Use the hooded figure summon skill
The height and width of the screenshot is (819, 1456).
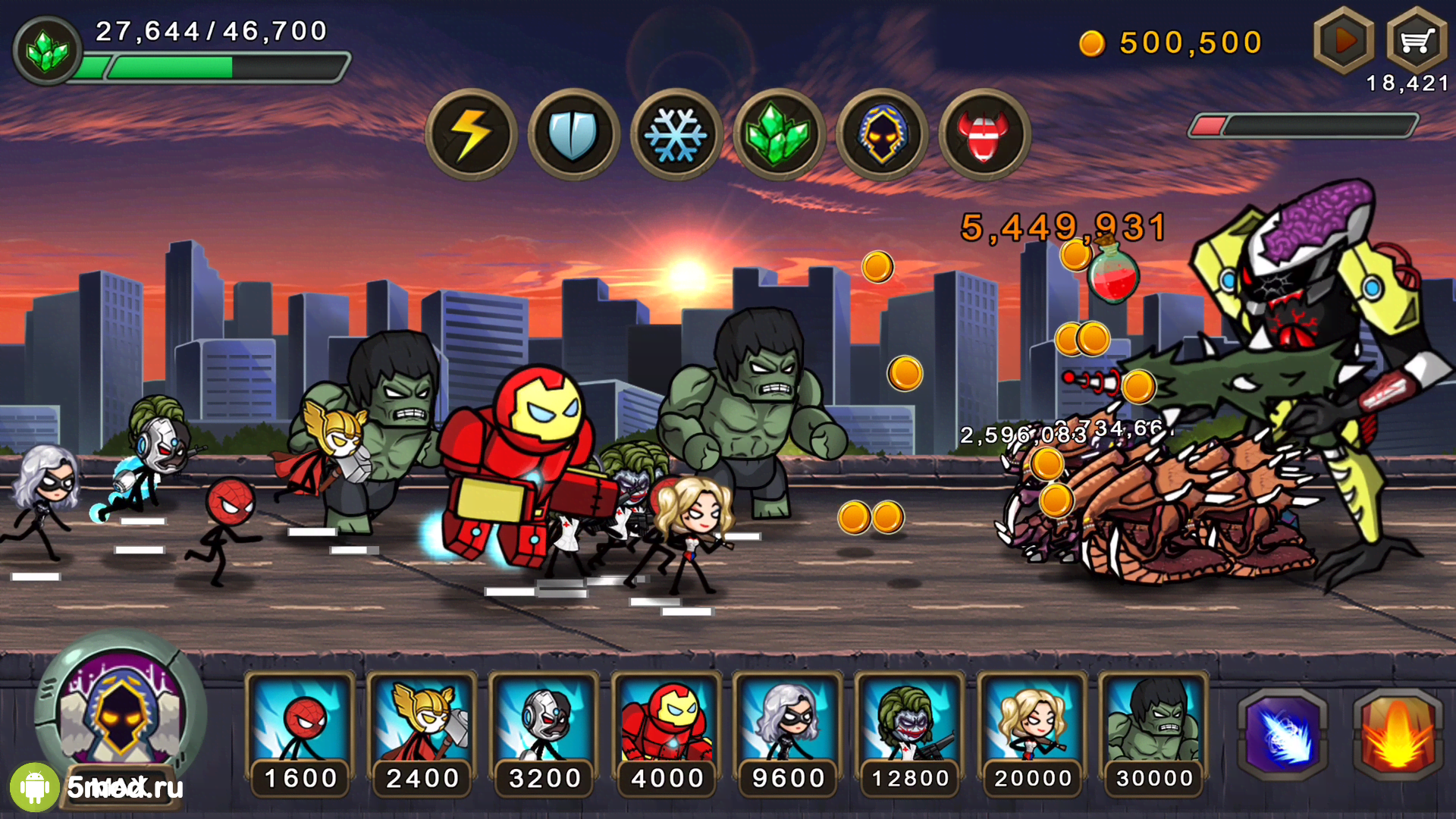tap(881, 135)
